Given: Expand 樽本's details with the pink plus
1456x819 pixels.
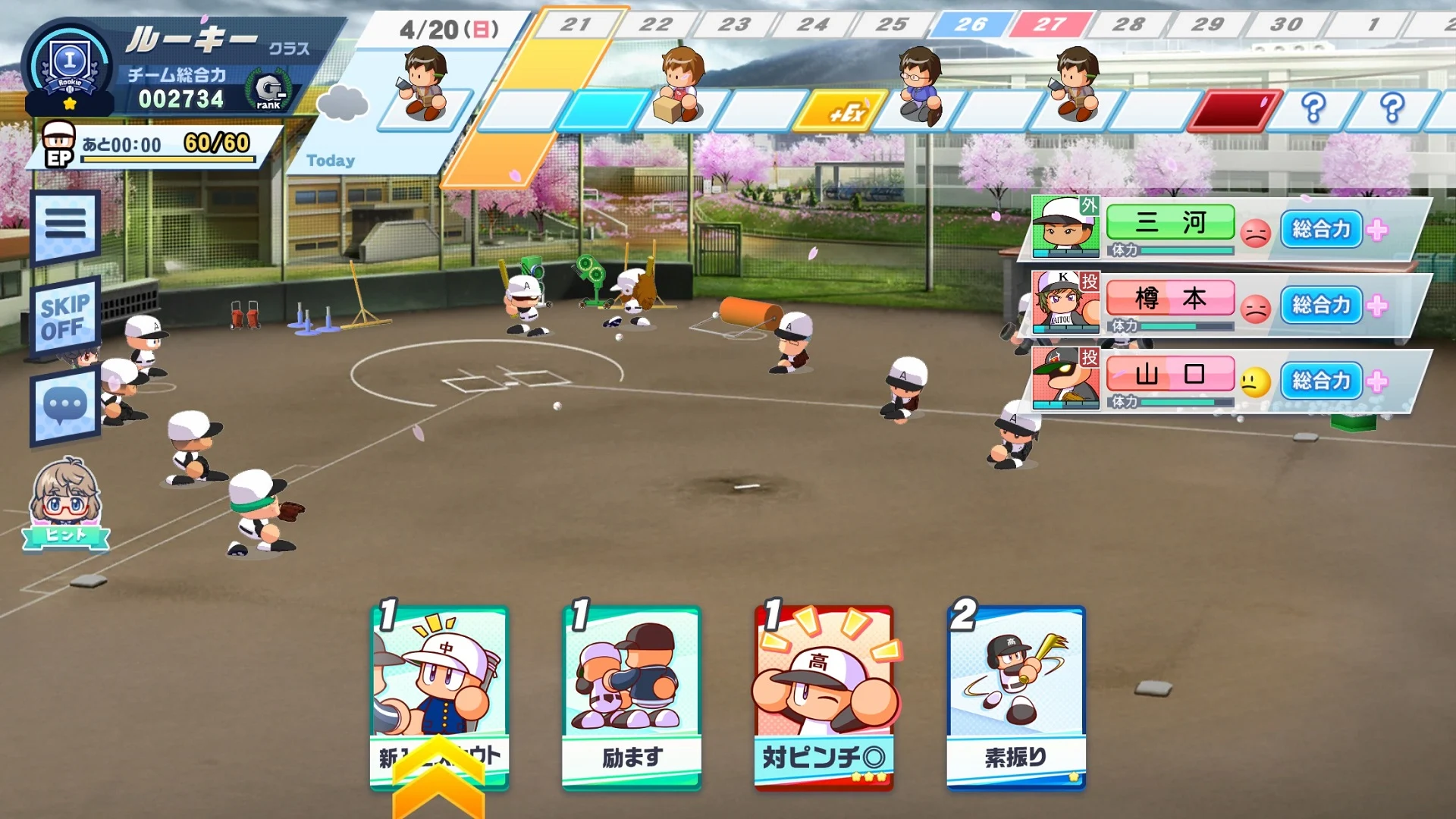Looking at the screenshot, I should 1378,306.
